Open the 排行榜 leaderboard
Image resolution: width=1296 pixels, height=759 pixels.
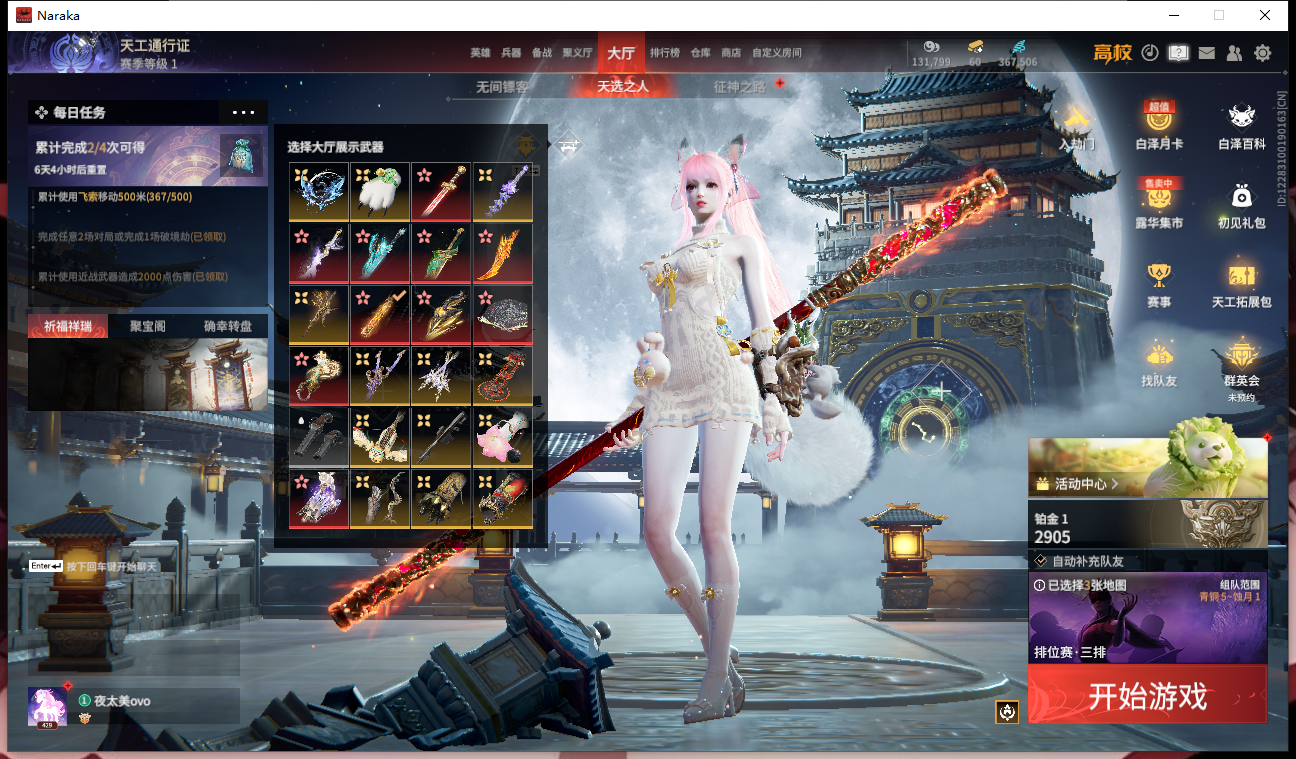[665, 53]
